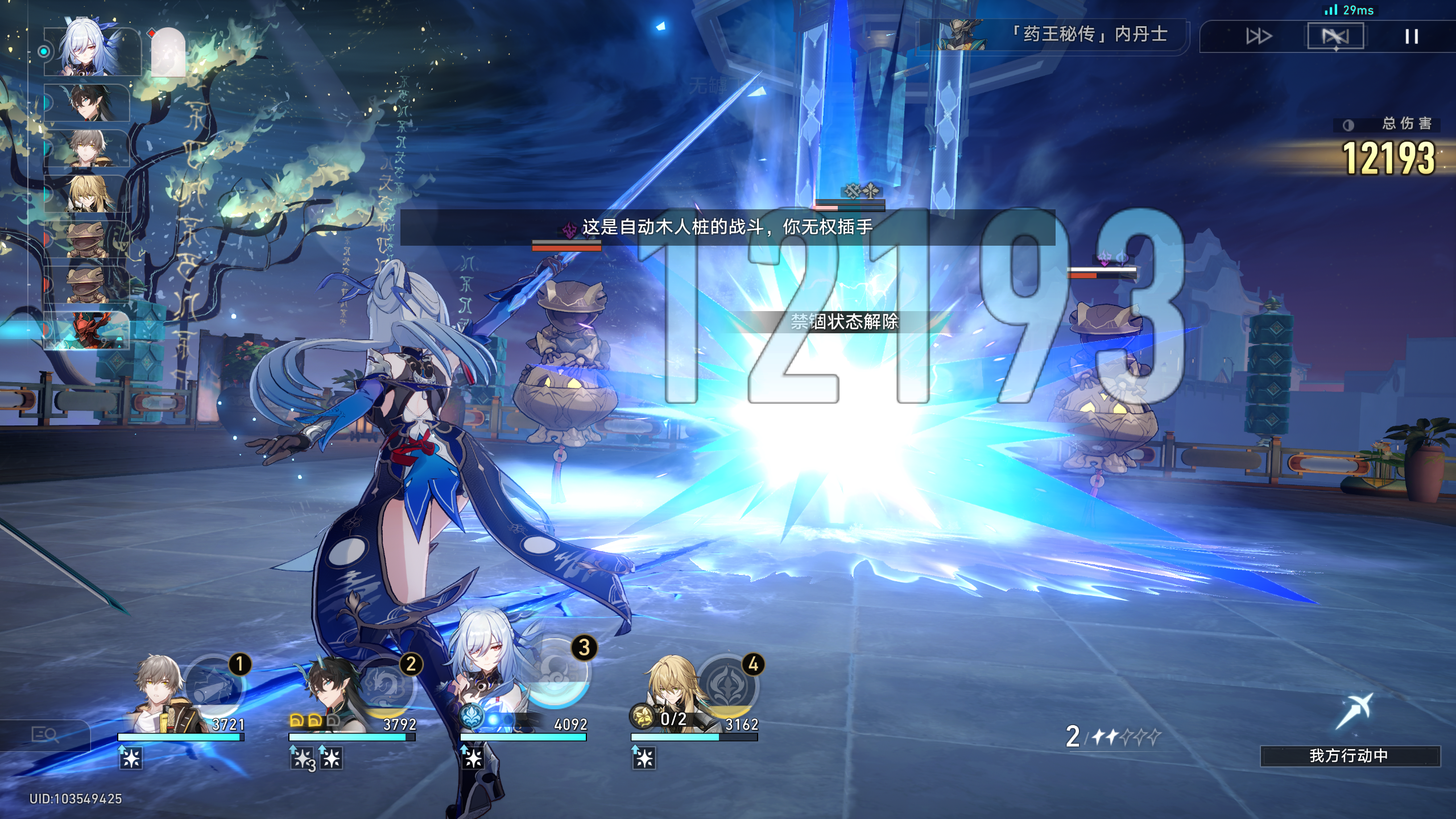Toggle the battle speed-up button
This screenshot has height=819, width=1456.
pos(1258,36)
